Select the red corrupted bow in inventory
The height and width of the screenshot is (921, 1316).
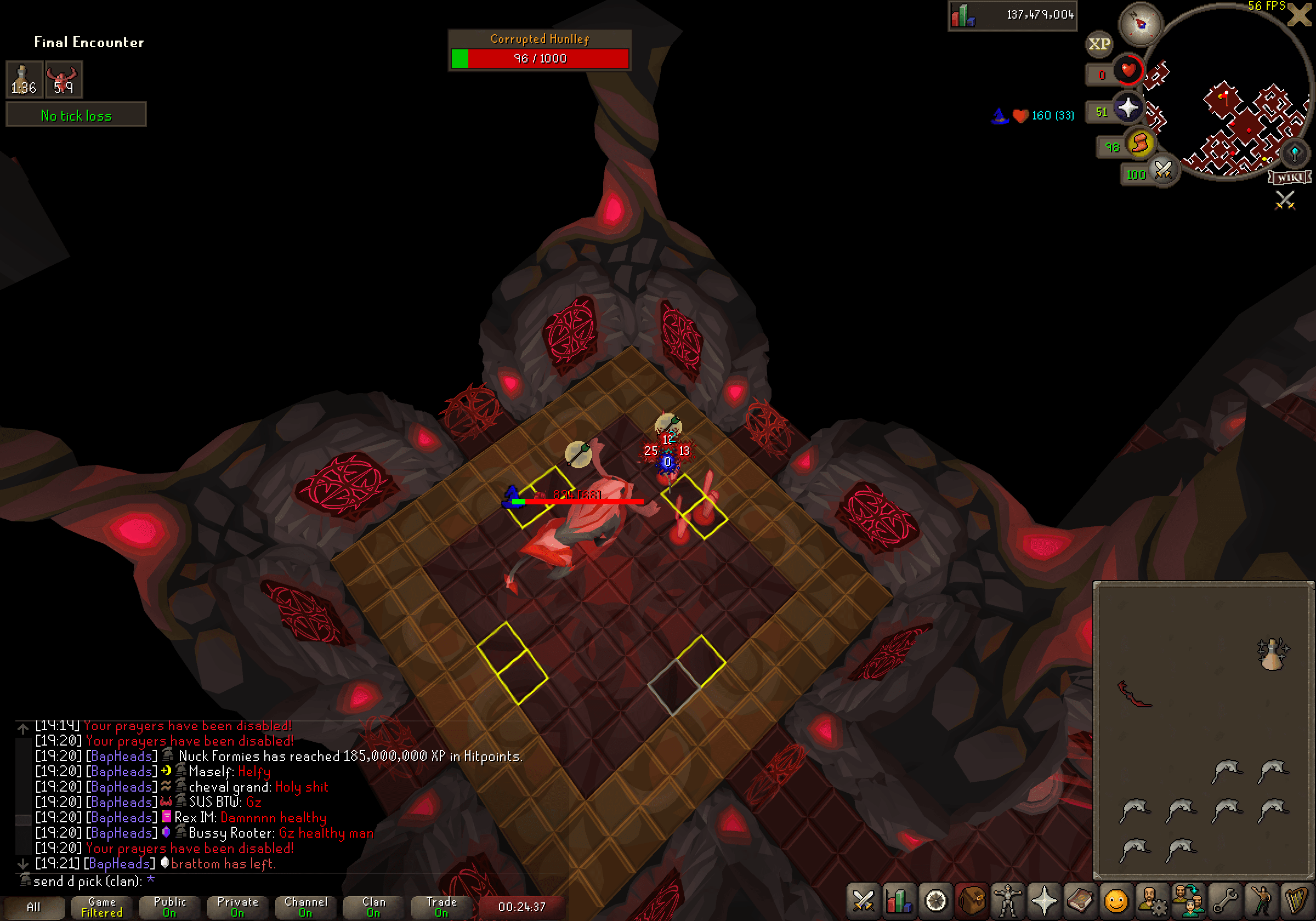pyautogui.click(x=1134, y=693)
